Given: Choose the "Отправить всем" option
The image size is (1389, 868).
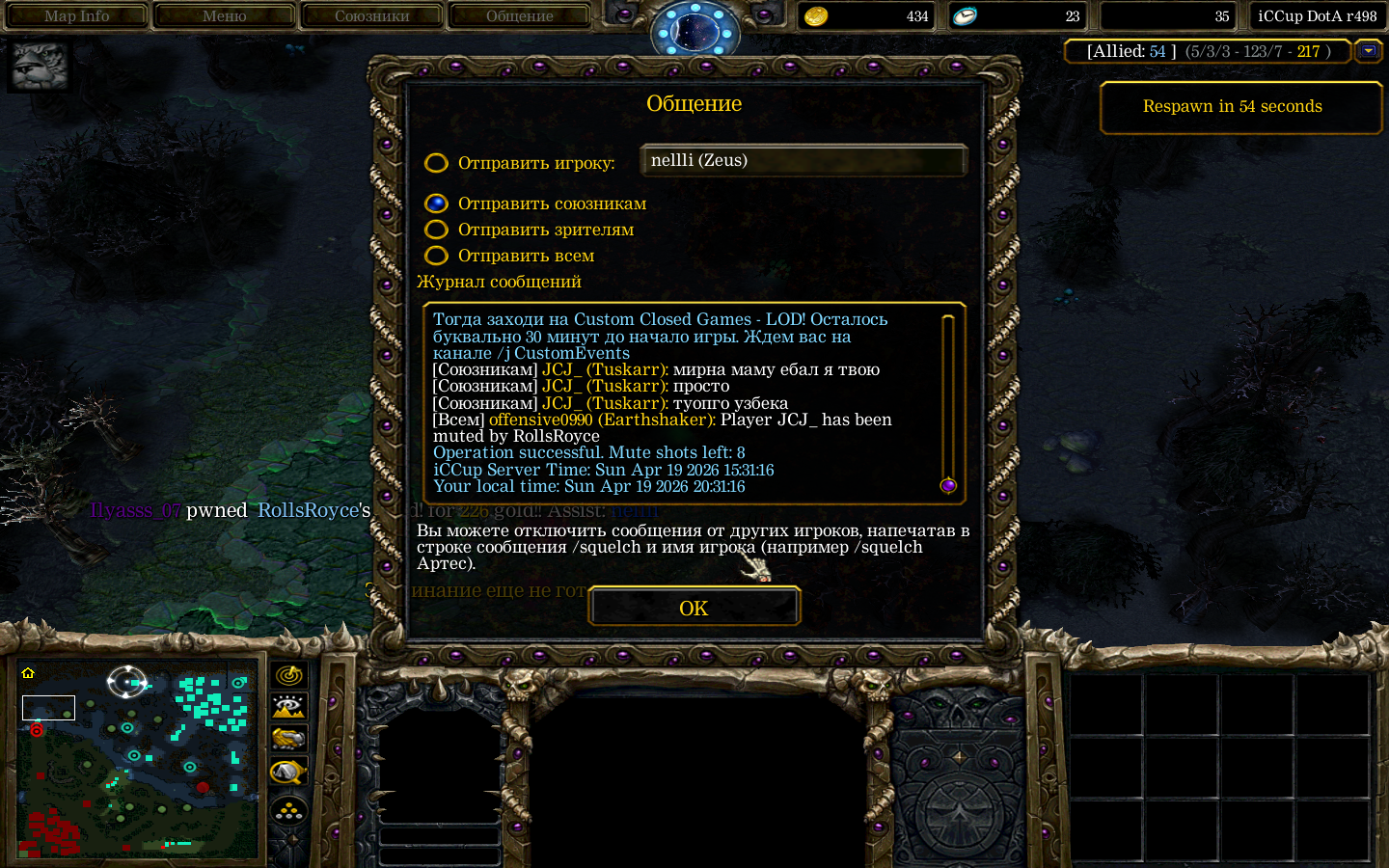Looking at the screenshot, I should pos(437,256).
